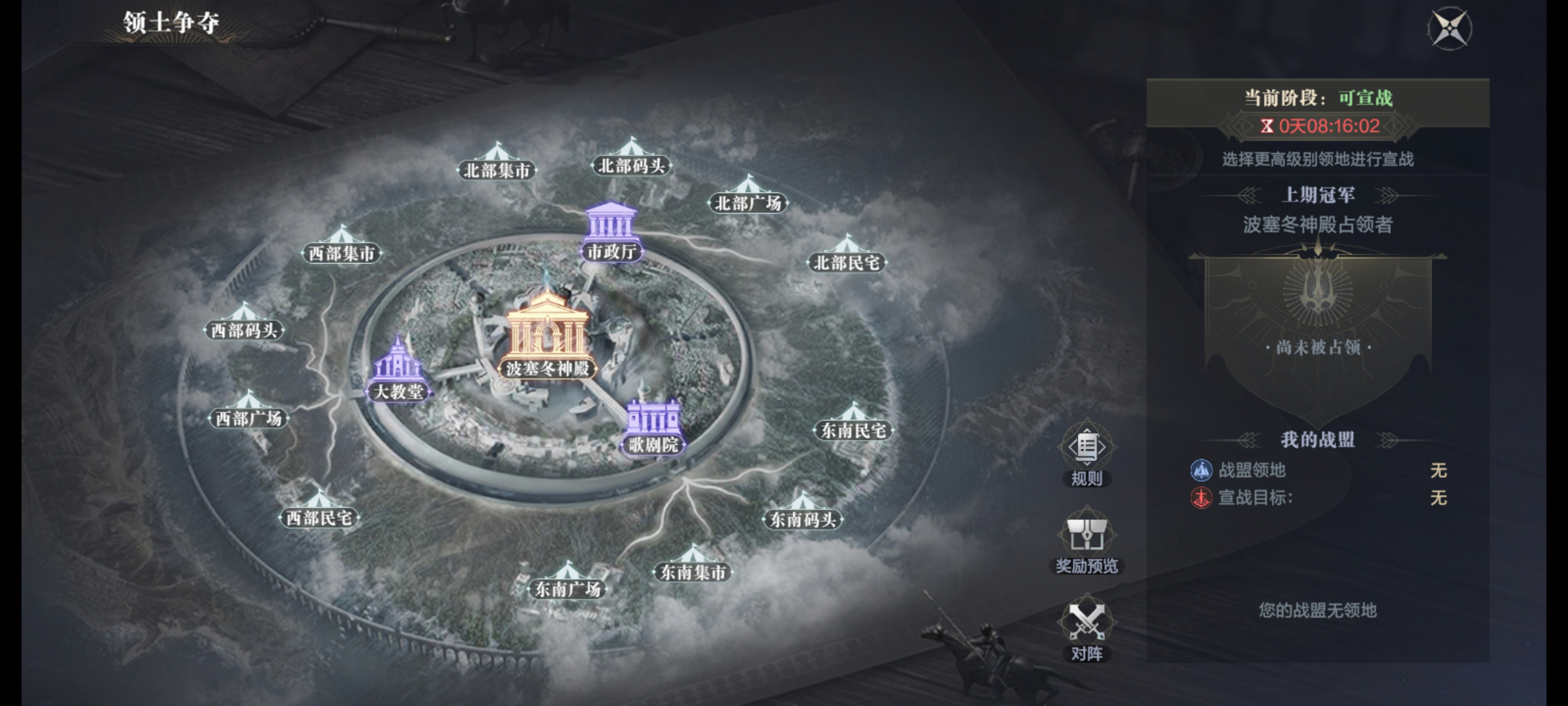Click the 北部民宅 territory marker
The image size is (1568, 706).
pyautogui.click(x=847, y=256)
